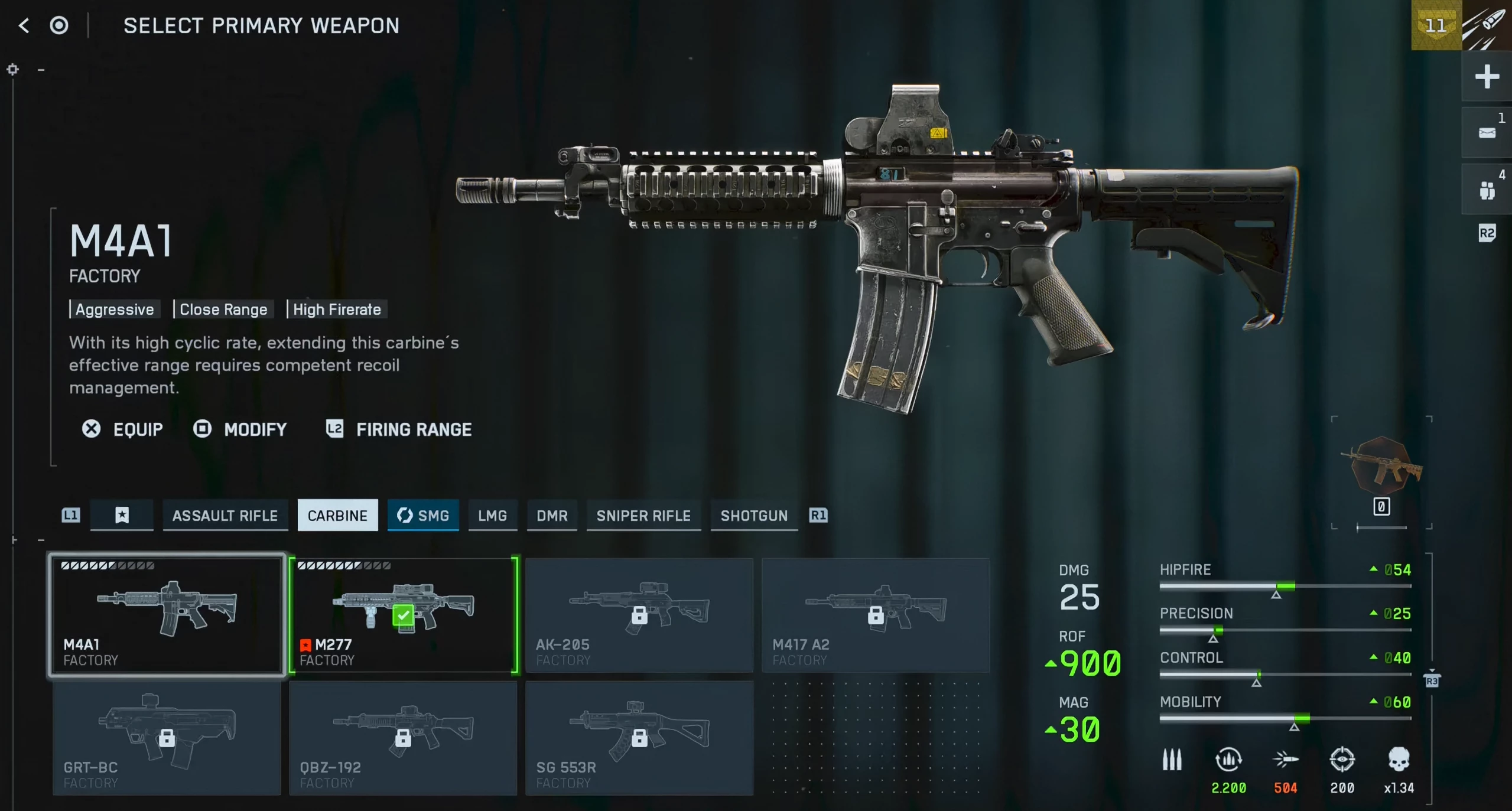View the Shotgun category
1512x811 pixels.
coord(754,516)
